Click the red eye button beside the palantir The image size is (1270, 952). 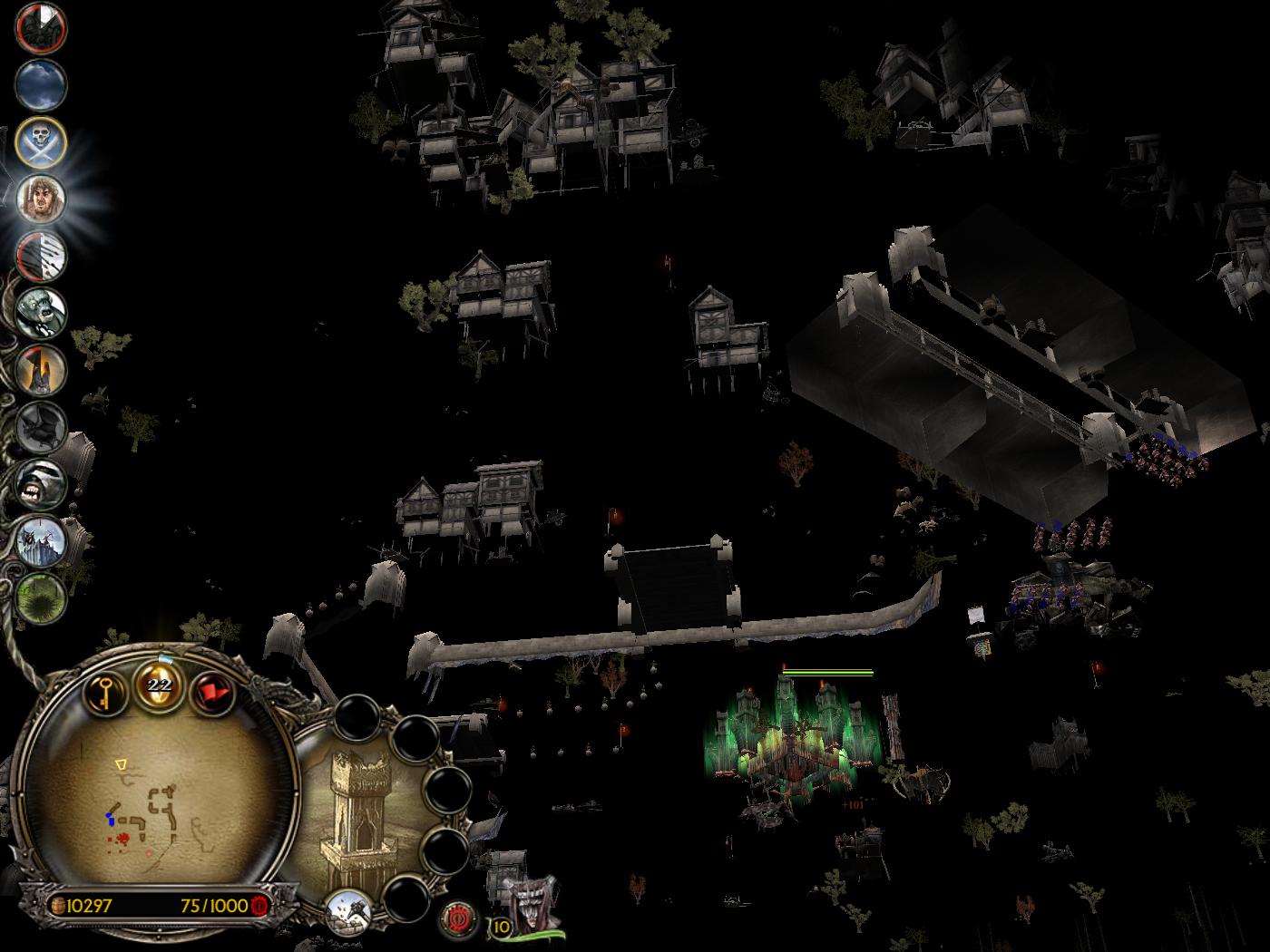[459, 919]
